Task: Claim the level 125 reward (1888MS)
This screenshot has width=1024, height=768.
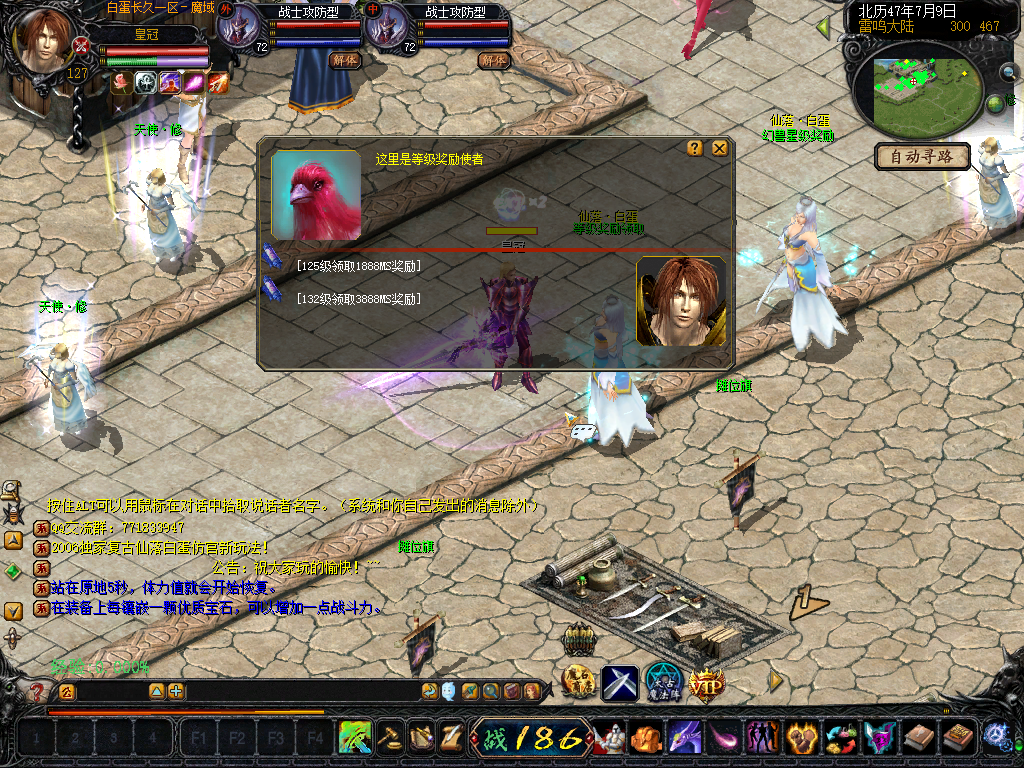Action: tap(358, 266)
